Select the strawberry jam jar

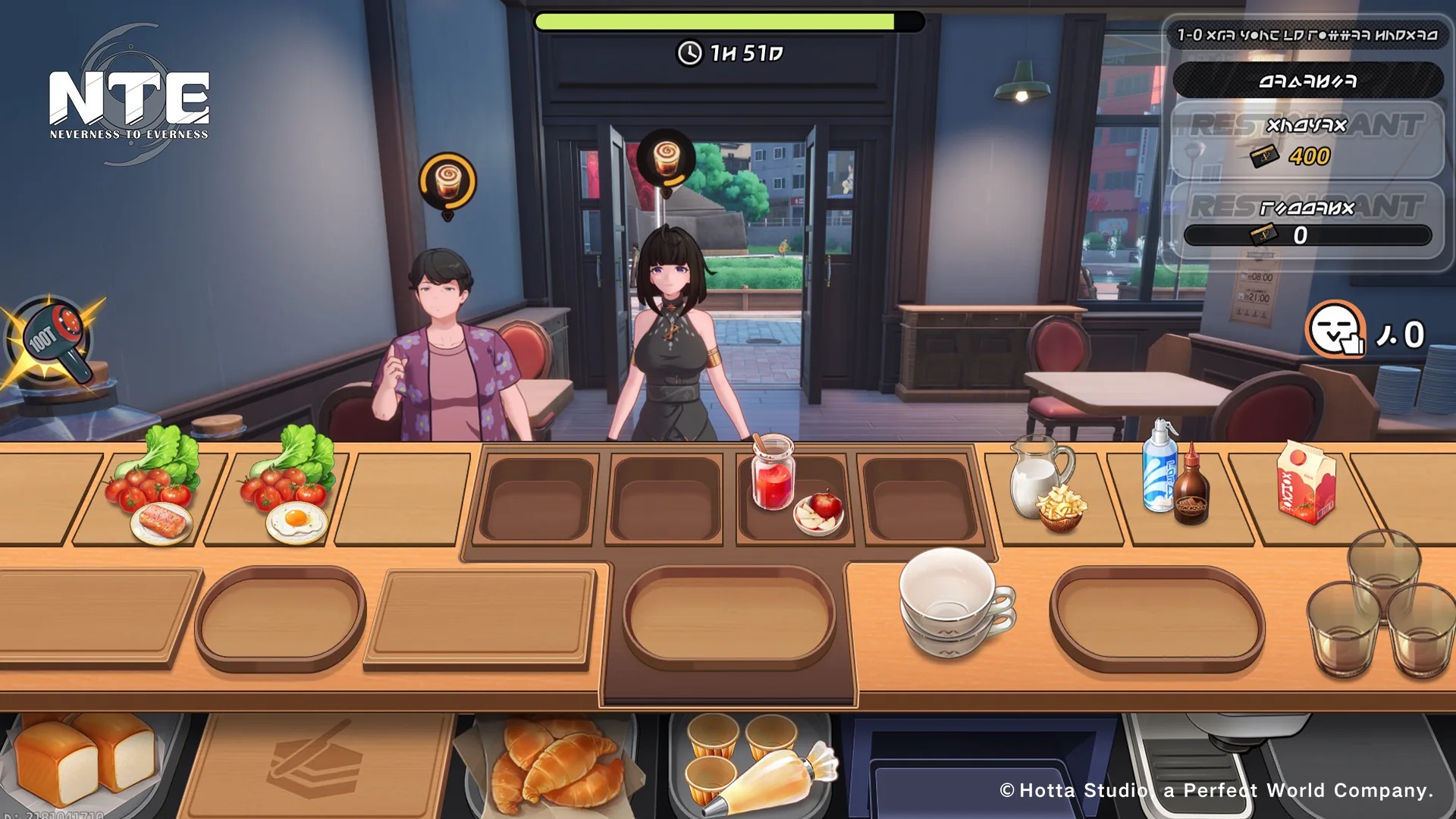(773, 474)
